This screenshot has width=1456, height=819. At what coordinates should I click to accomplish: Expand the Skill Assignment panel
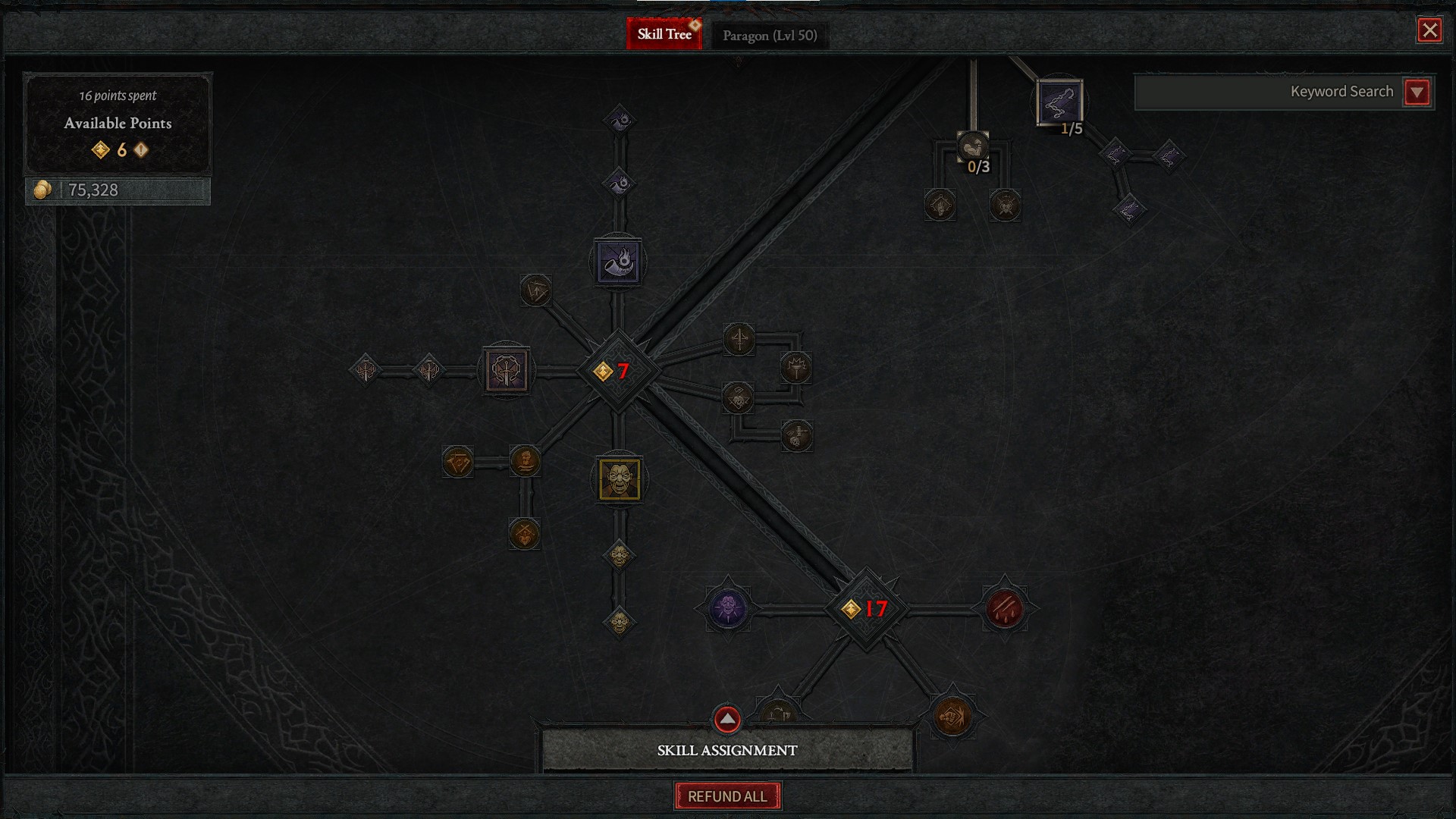726,719
